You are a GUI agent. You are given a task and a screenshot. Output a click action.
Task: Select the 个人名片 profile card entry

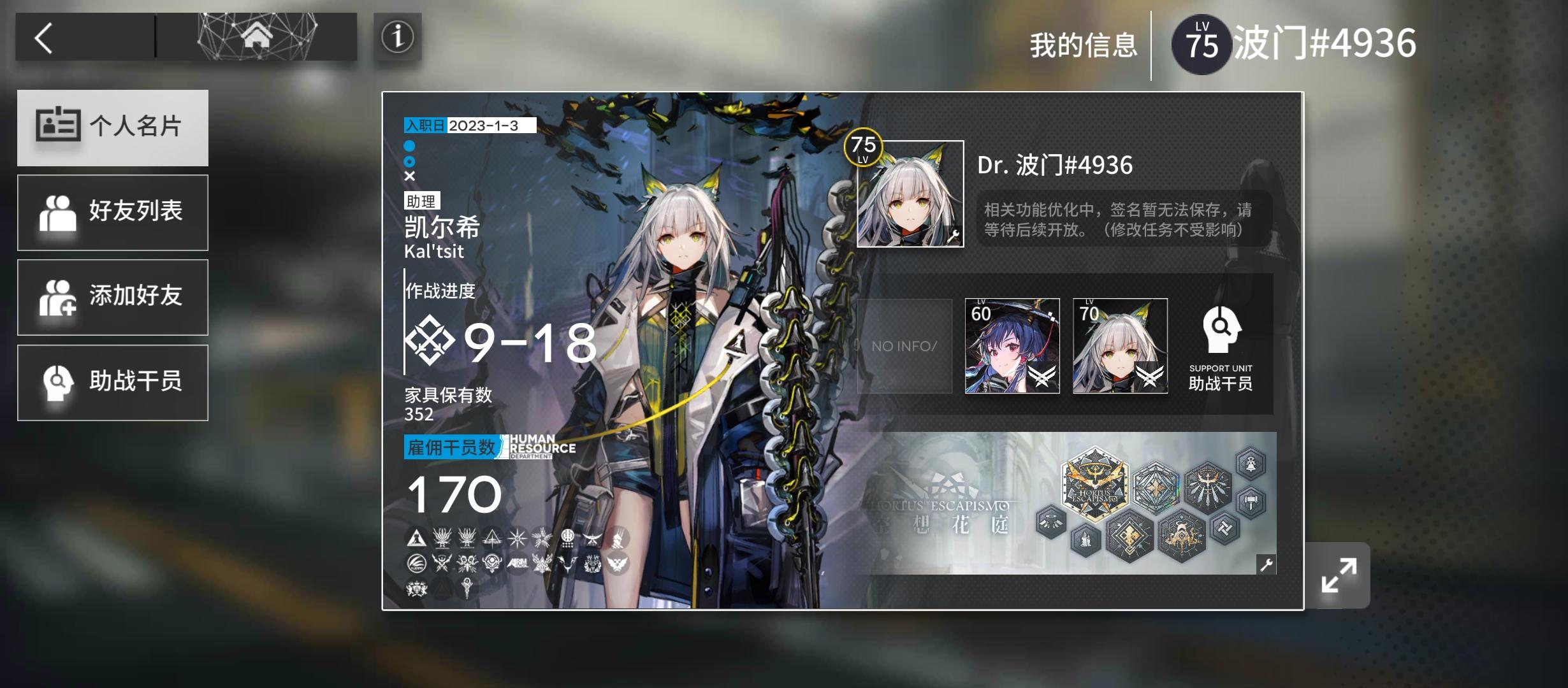point(113,127)
